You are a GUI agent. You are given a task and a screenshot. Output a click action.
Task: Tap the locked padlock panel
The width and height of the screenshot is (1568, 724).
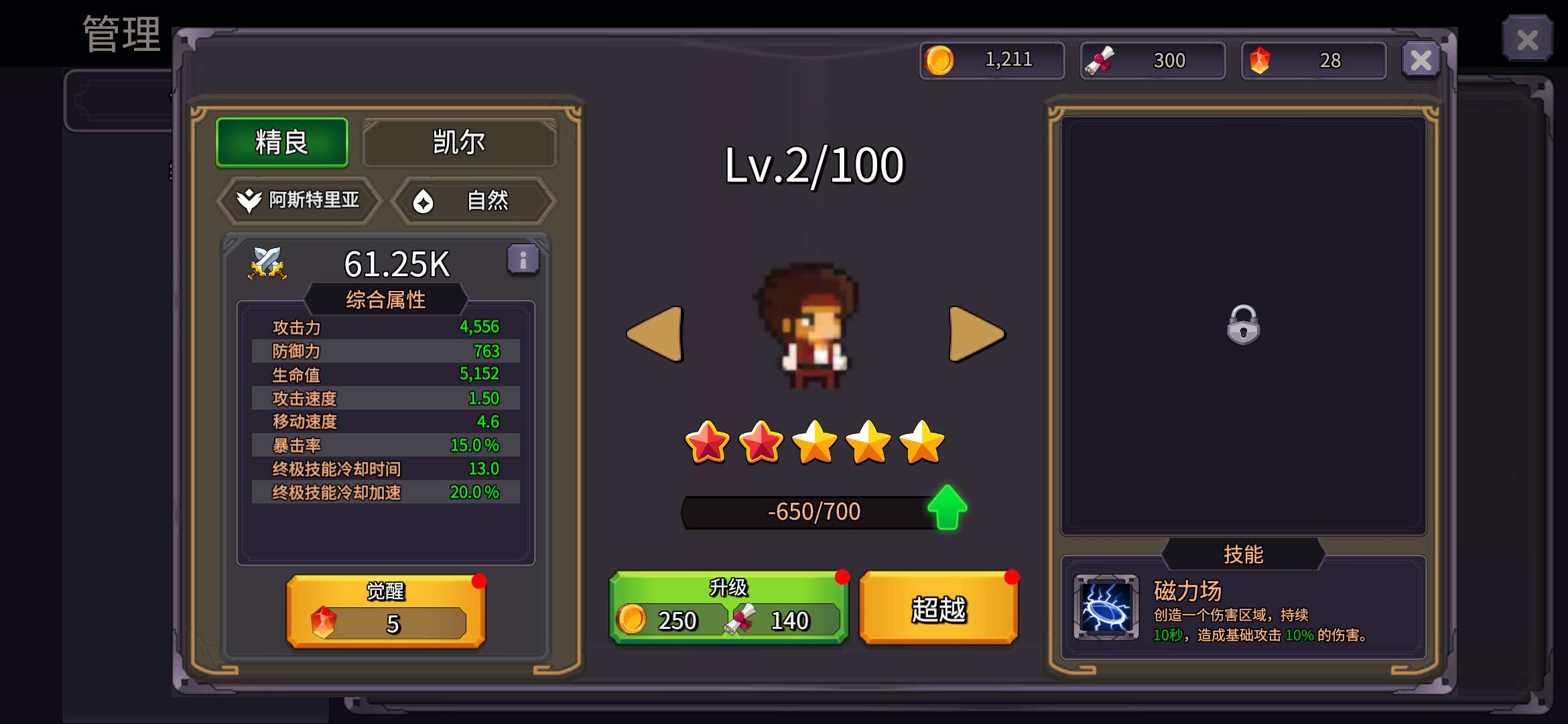point(1243,325)
